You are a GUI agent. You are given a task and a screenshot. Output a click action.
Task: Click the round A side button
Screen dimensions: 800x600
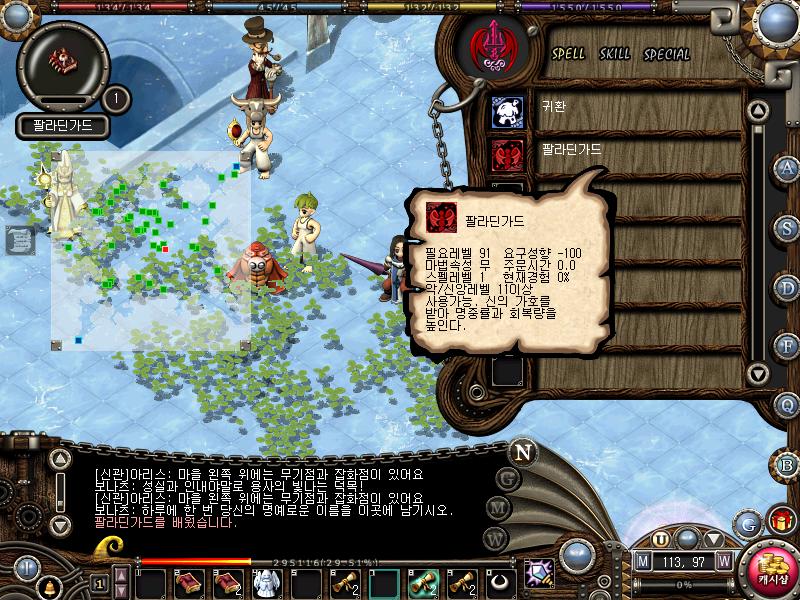tap(788, 168)
